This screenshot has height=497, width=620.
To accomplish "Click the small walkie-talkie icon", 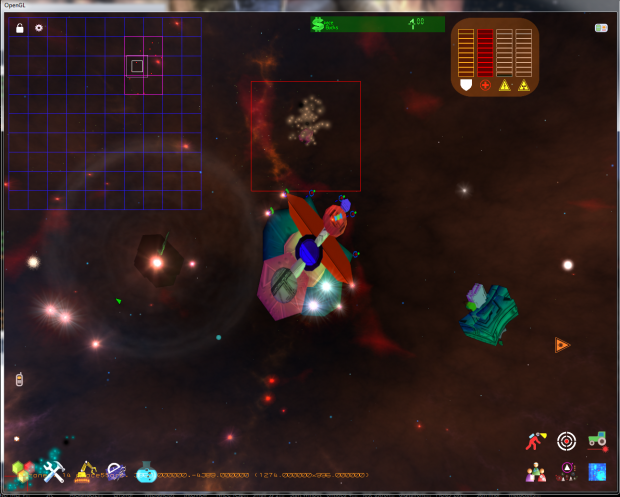I will 19,380.
